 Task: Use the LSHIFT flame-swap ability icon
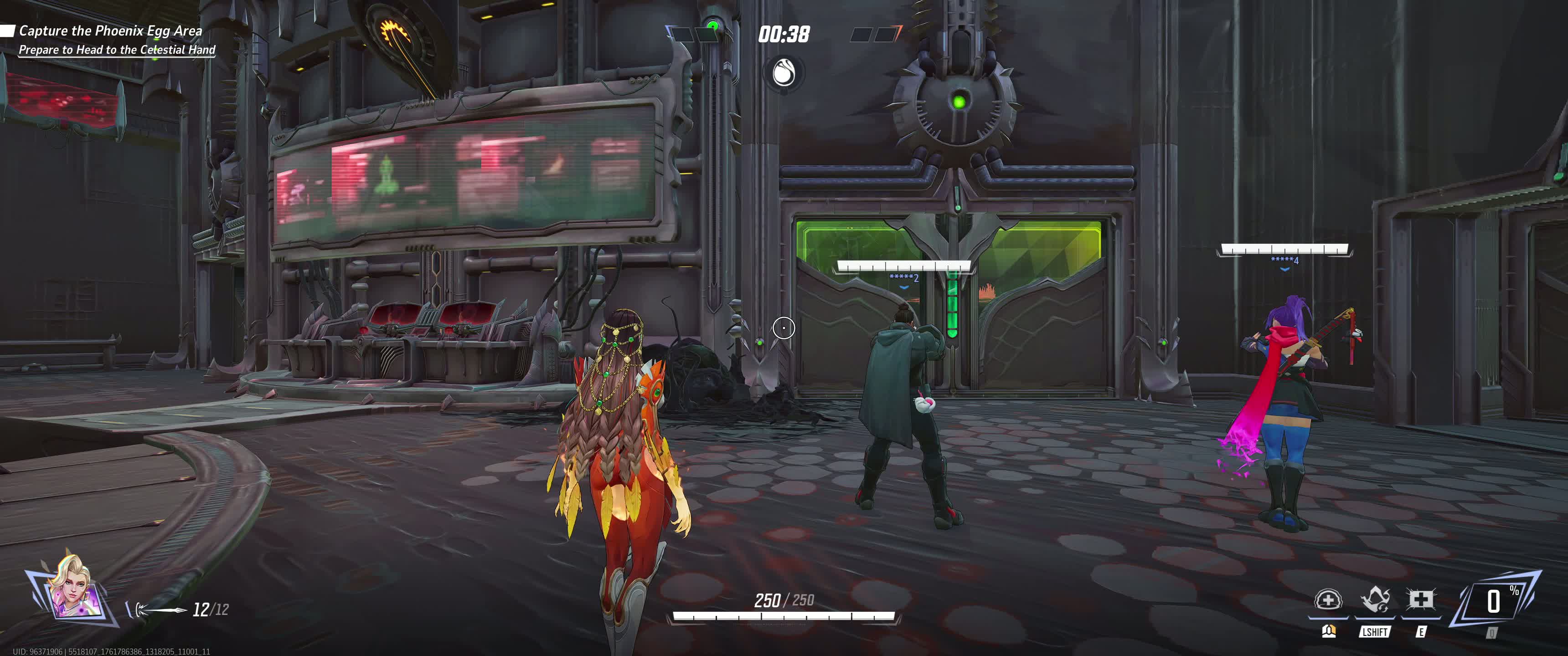1374,600
